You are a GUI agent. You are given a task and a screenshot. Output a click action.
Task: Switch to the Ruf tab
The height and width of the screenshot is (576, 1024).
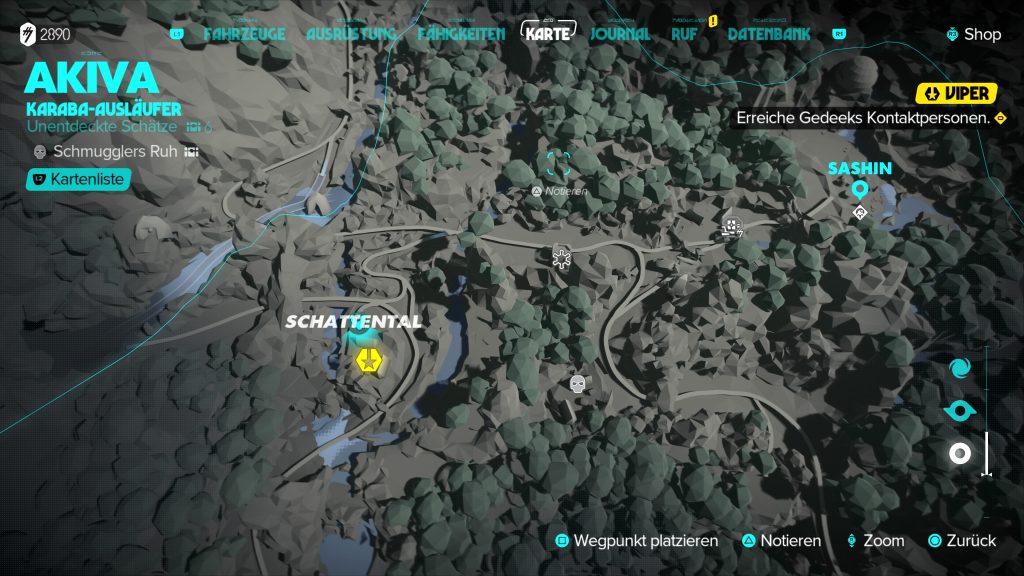(x=684, y=34)
